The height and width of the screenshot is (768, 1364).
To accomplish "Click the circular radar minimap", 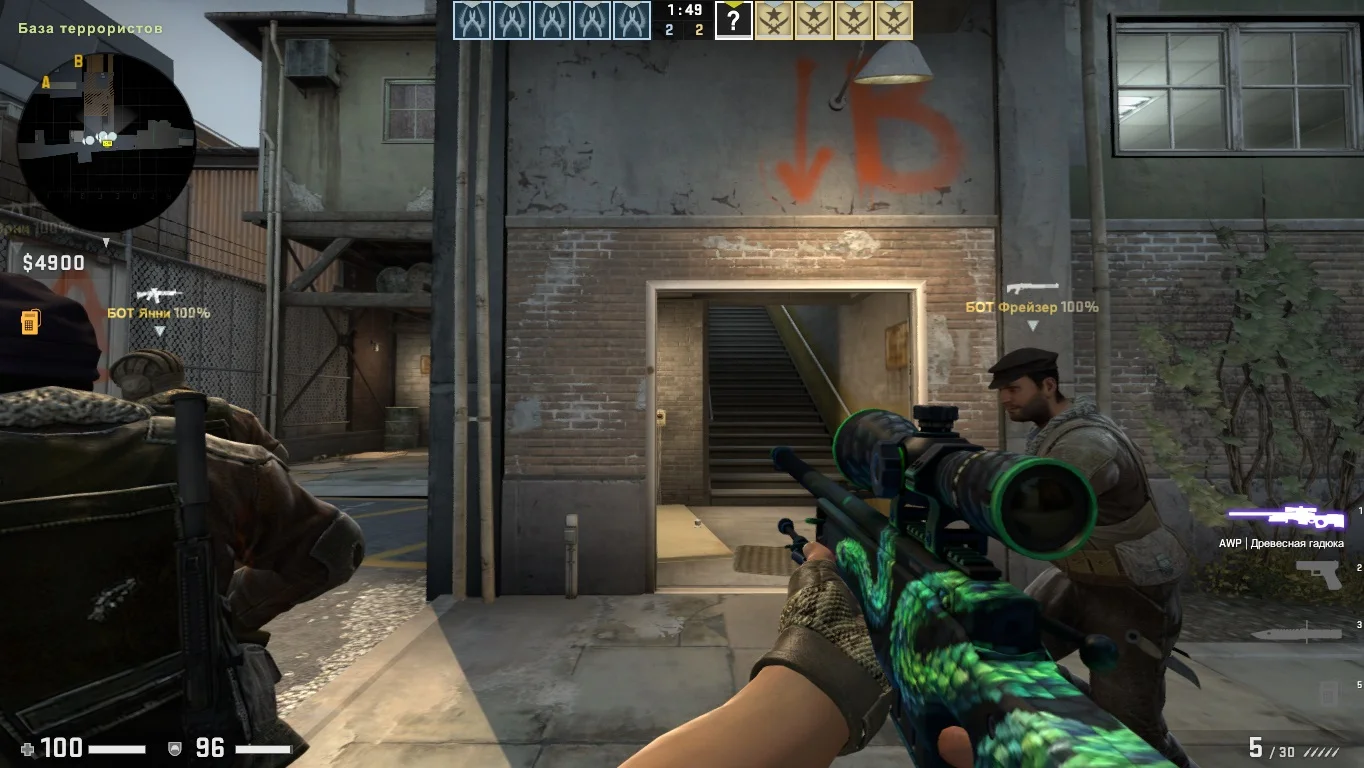I will (x=106, y=142).
